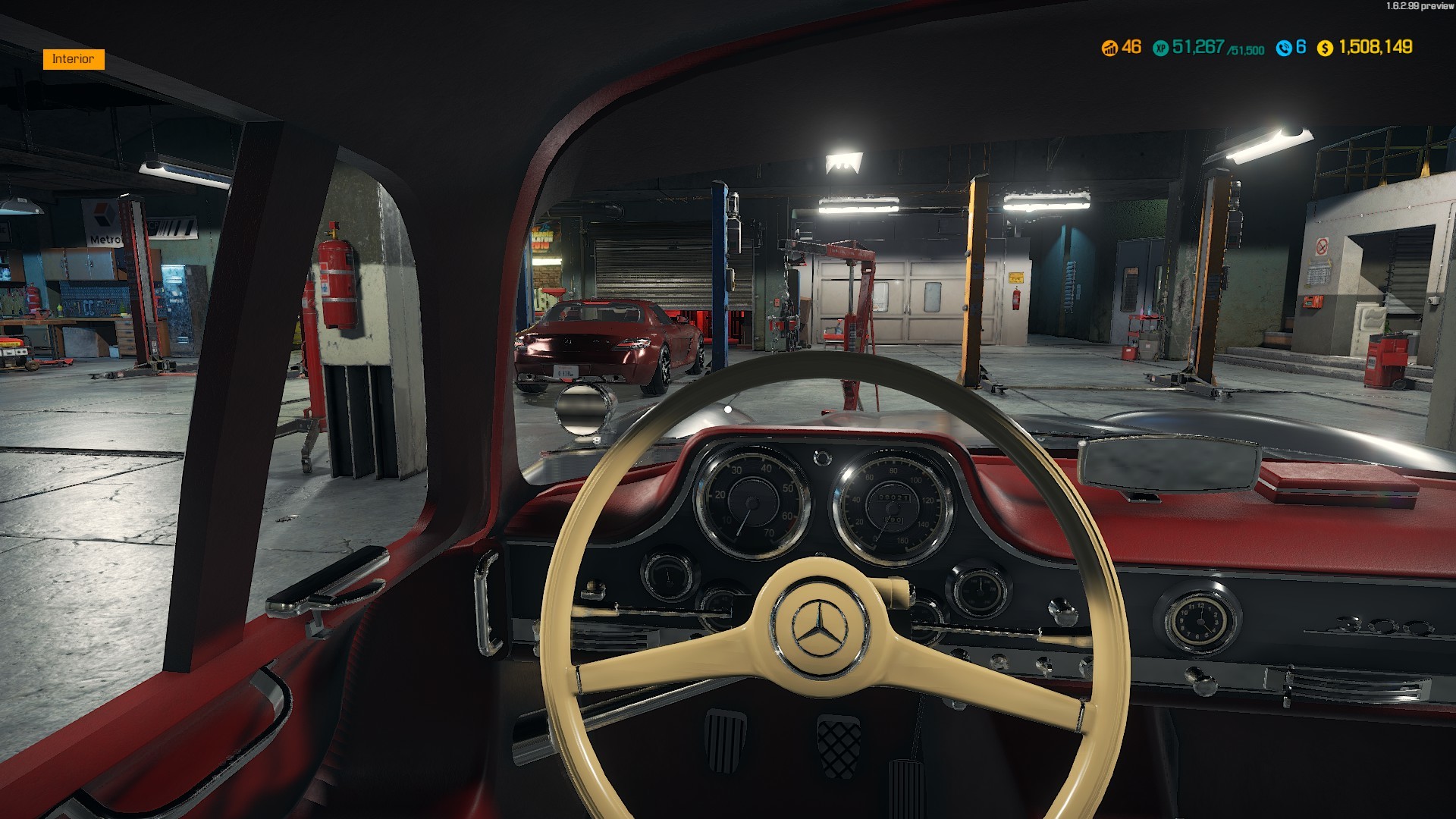Click the orange garage level 46 icon
The height and width of the screenshot is (819, 1456).
1109,47
